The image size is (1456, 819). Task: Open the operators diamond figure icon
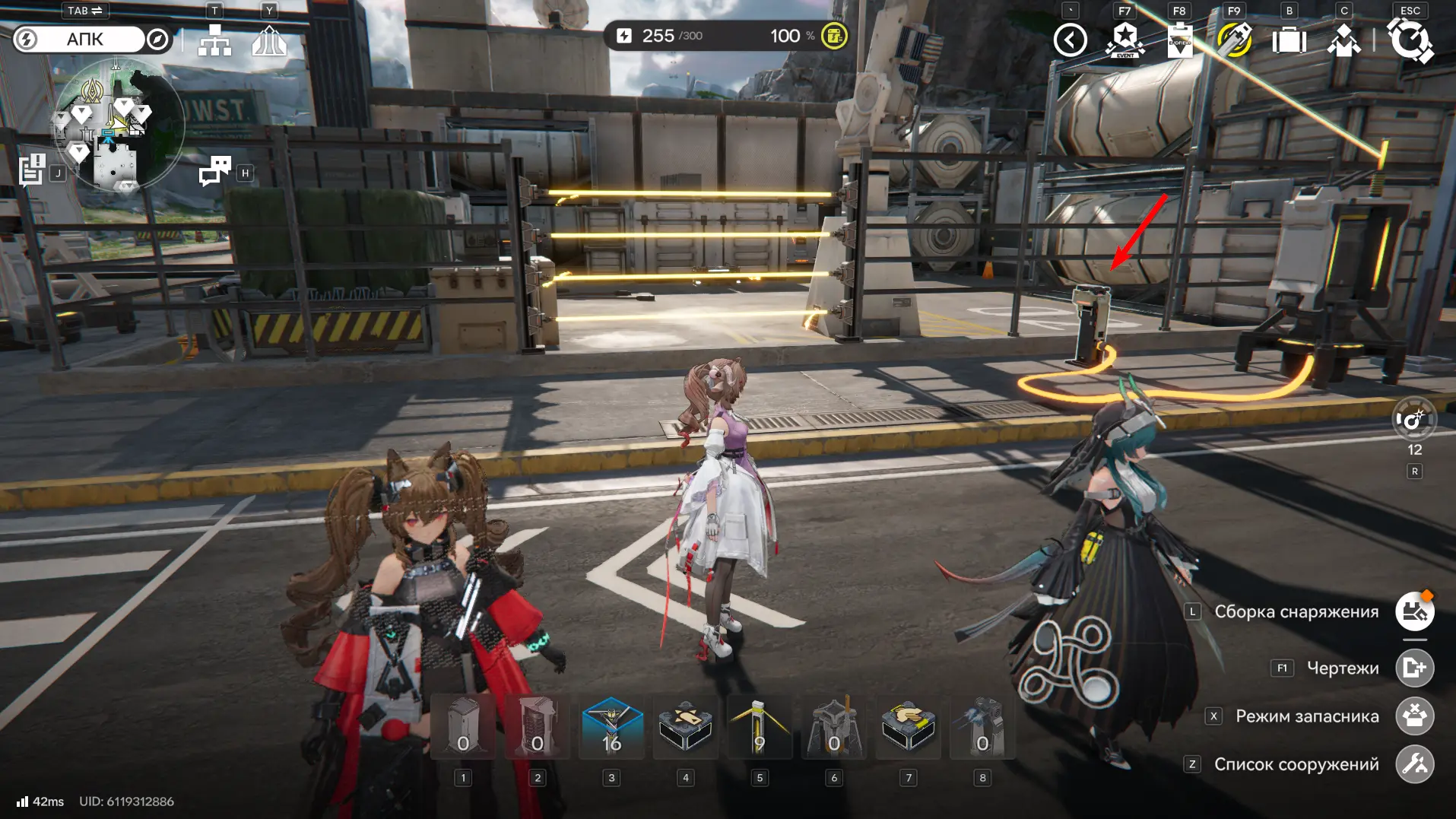pyautogui.click(x=1343, y=40)
